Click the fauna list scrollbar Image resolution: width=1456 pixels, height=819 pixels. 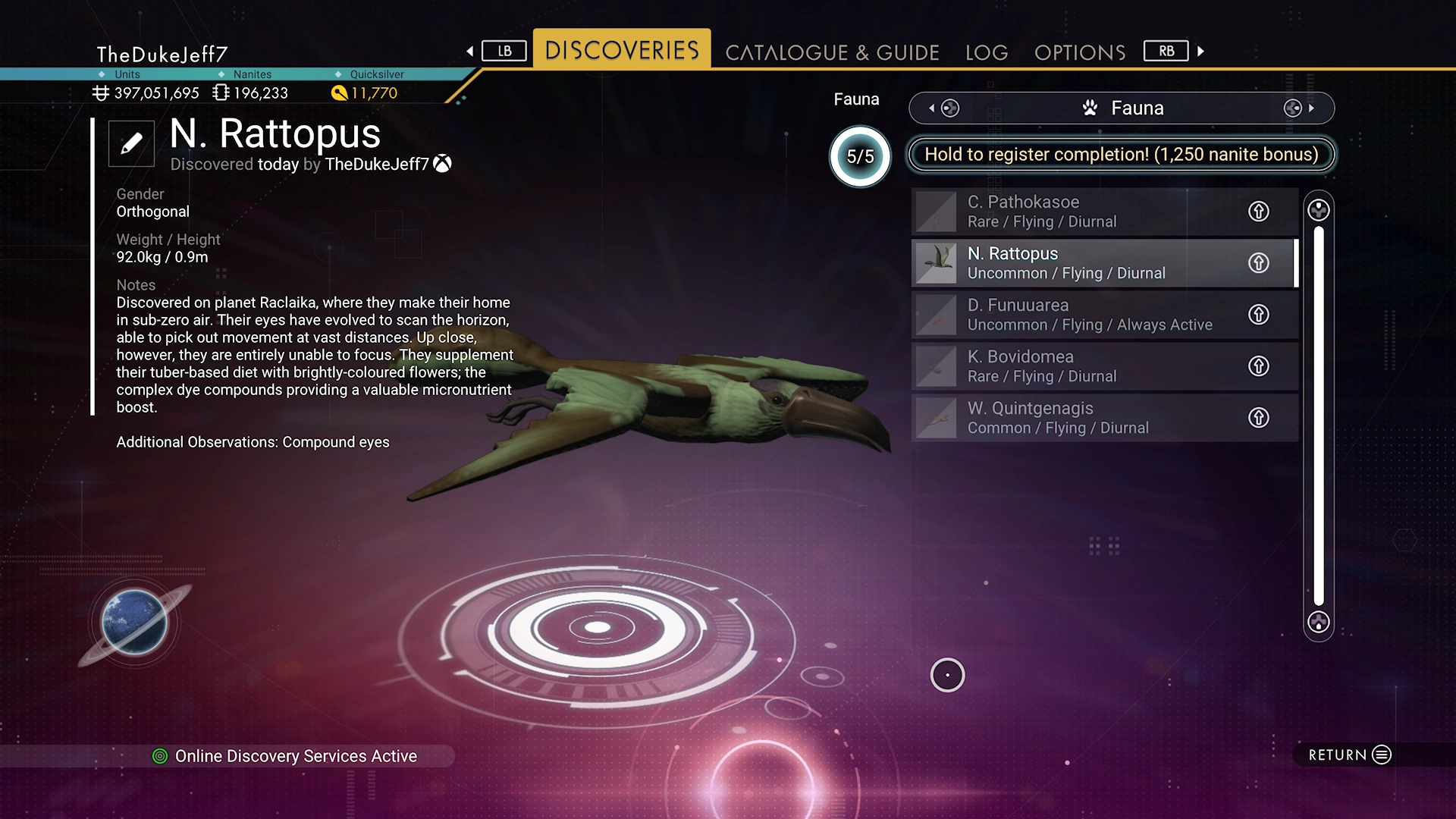[x=1318, y=416]
